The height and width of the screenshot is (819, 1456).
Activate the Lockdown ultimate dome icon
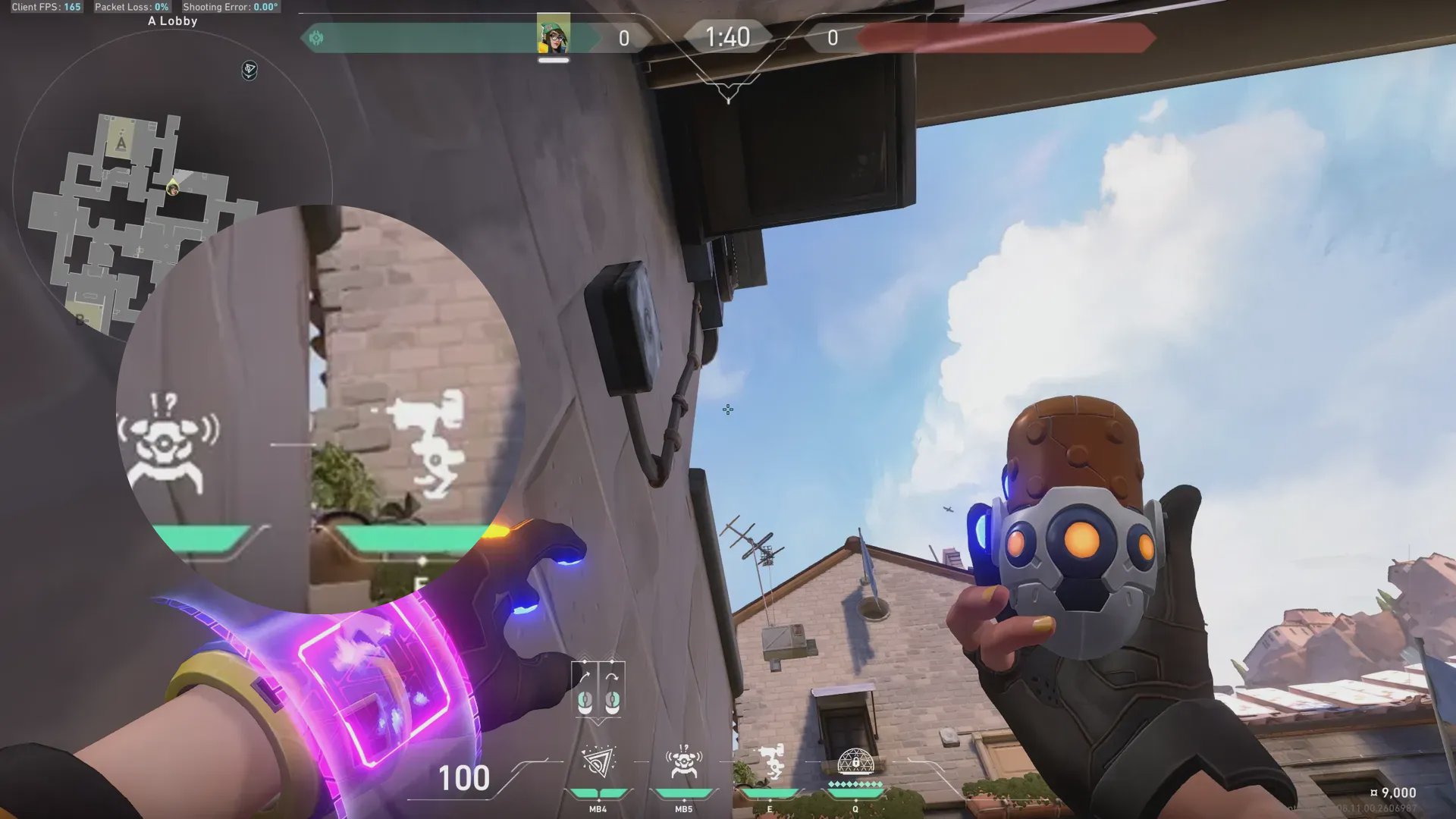[x=855, y=761]
